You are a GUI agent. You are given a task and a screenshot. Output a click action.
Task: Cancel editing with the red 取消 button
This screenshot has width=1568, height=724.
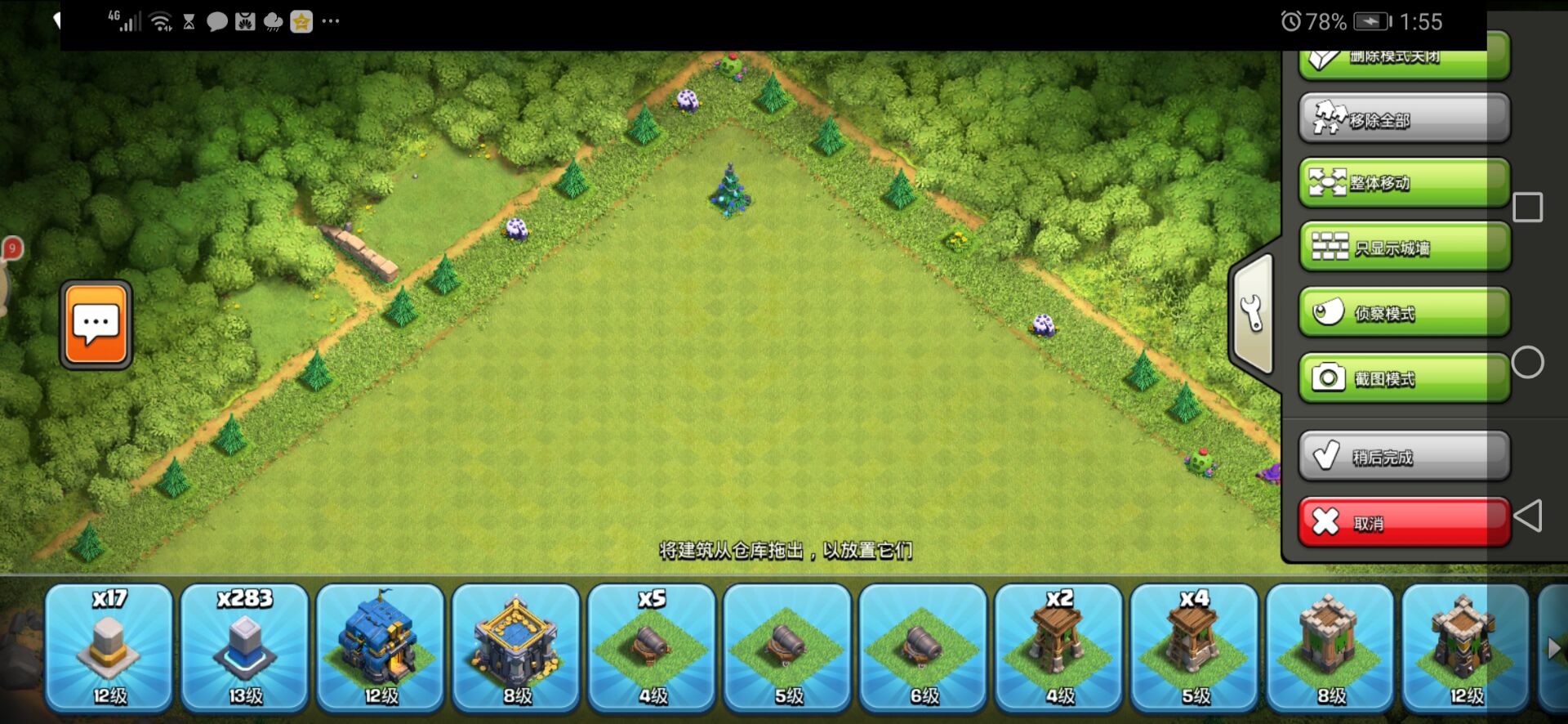pos(1403,522)
